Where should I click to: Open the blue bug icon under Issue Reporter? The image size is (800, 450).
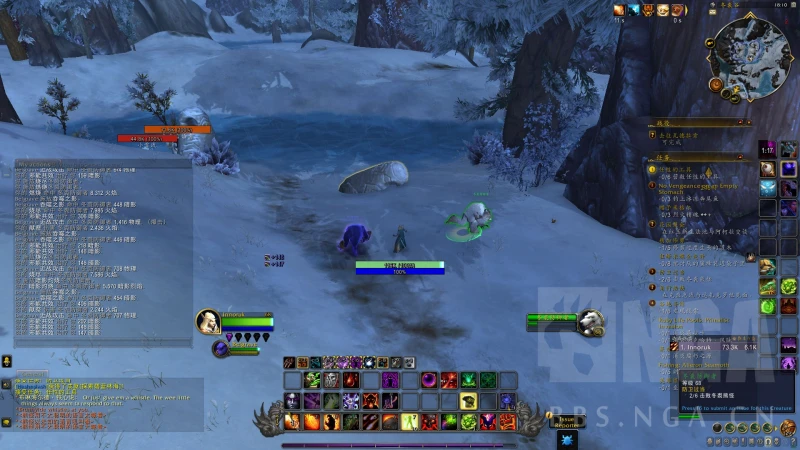(x=568, y=440)
